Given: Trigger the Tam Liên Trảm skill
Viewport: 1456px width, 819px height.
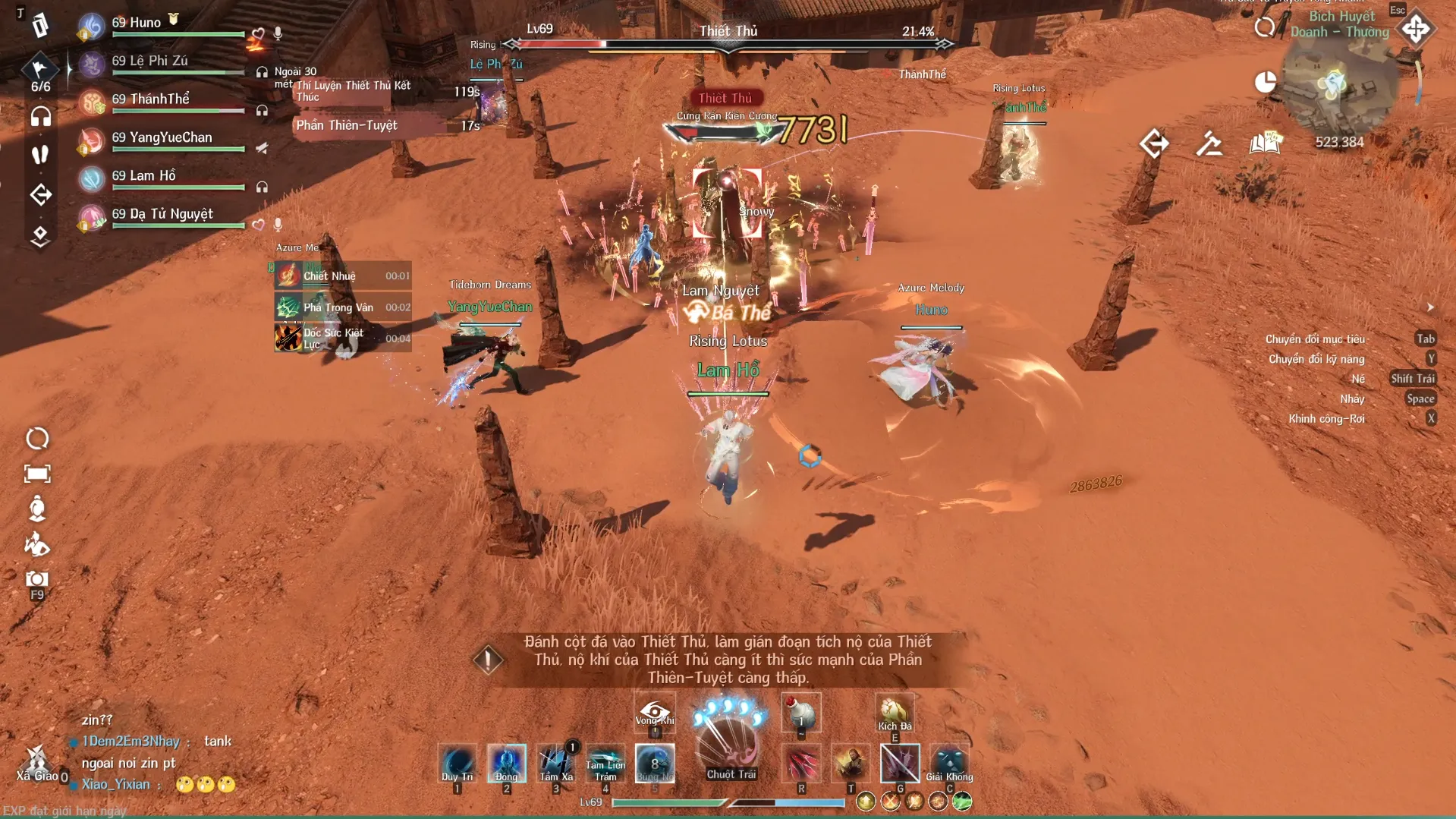Looking at the screenshot, I should click(x=605, y=763).
